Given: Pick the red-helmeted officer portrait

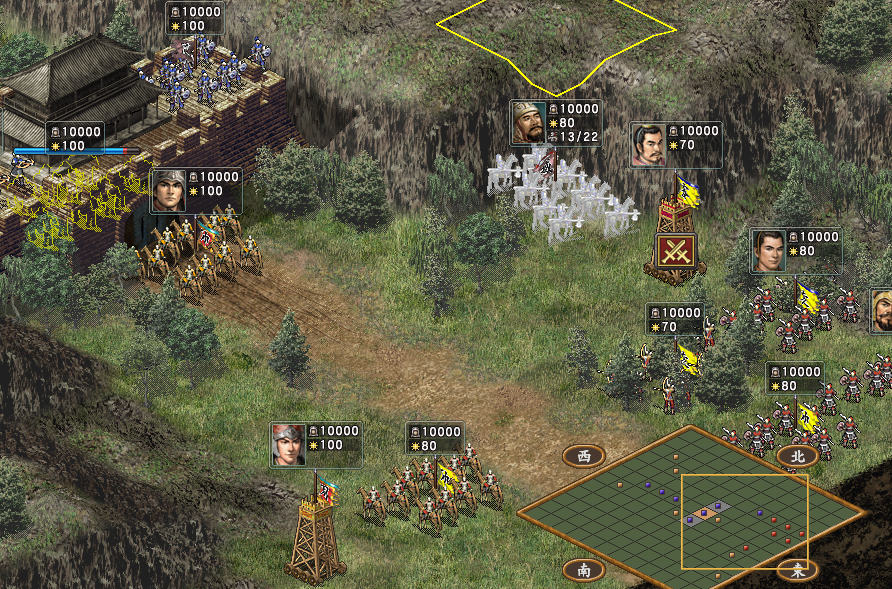Looking at the screenshot, I should click(288, 444).
